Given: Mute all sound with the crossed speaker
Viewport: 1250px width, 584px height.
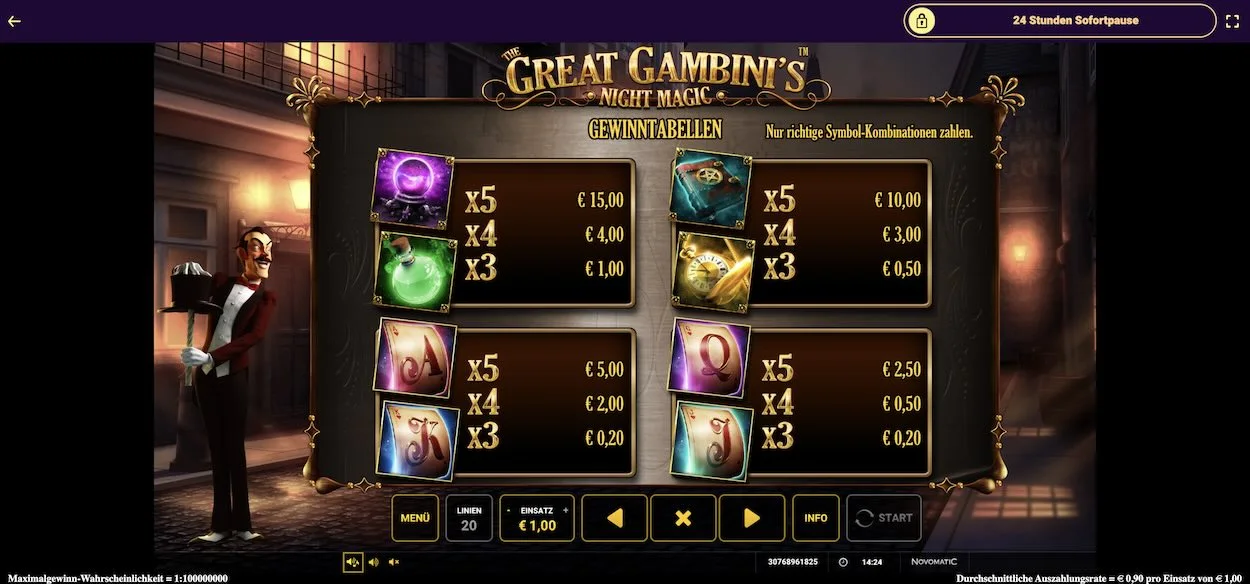Looking at the screenshot, I should 394,562.
